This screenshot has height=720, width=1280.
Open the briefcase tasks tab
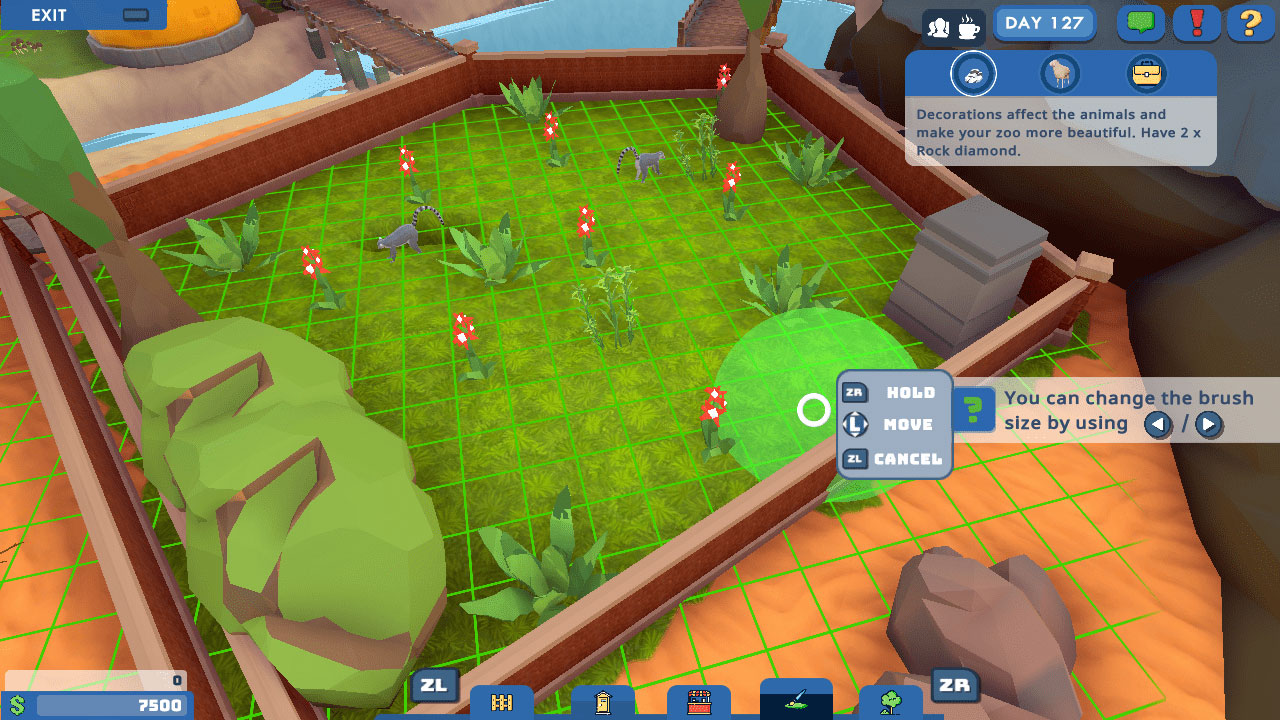click(1149, 73)
